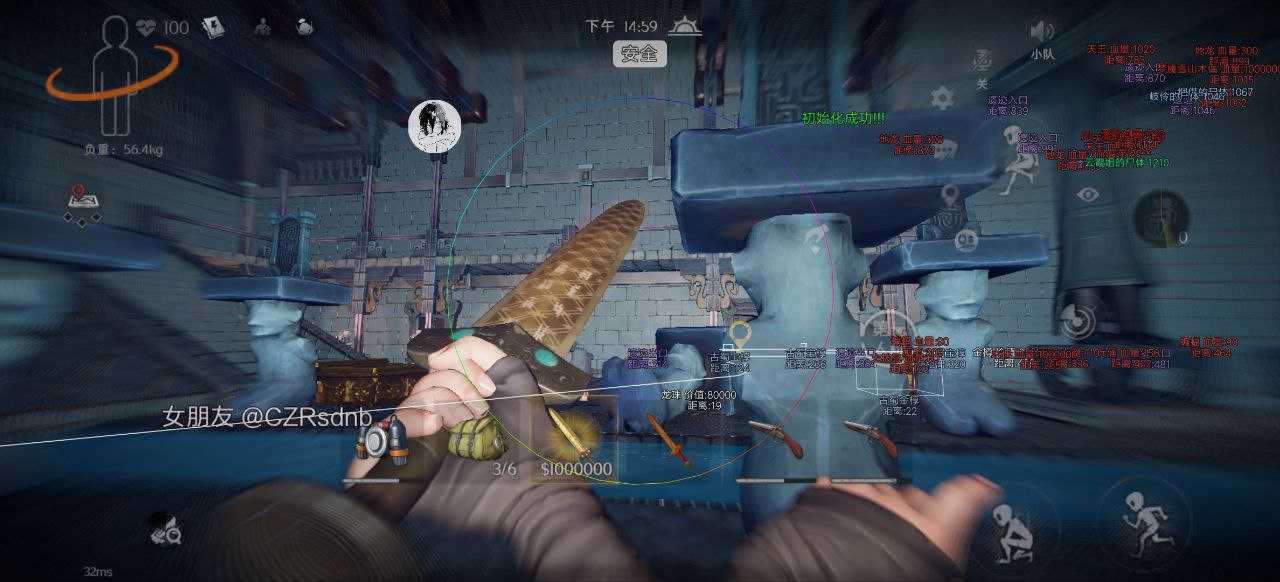Open the round player avatar portrait

tap(434, 127)
